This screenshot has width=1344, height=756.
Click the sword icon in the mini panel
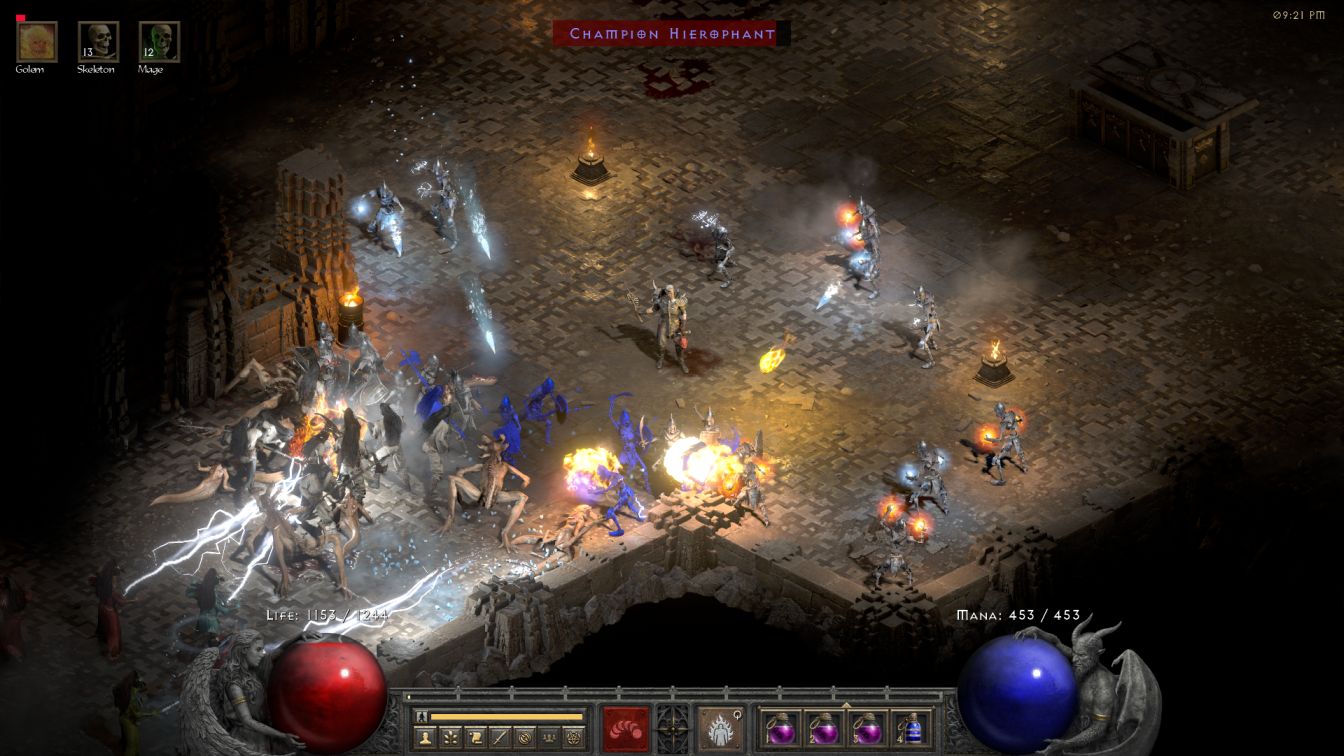[x=499, y=737]
